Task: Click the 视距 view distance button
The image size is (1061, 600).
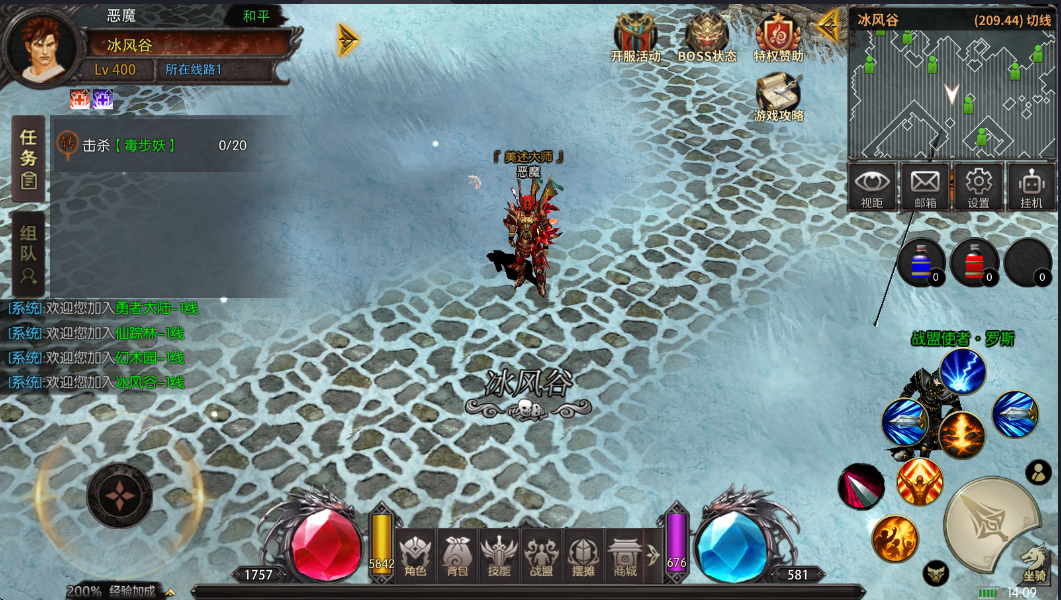Action: [x=872, y=188]
